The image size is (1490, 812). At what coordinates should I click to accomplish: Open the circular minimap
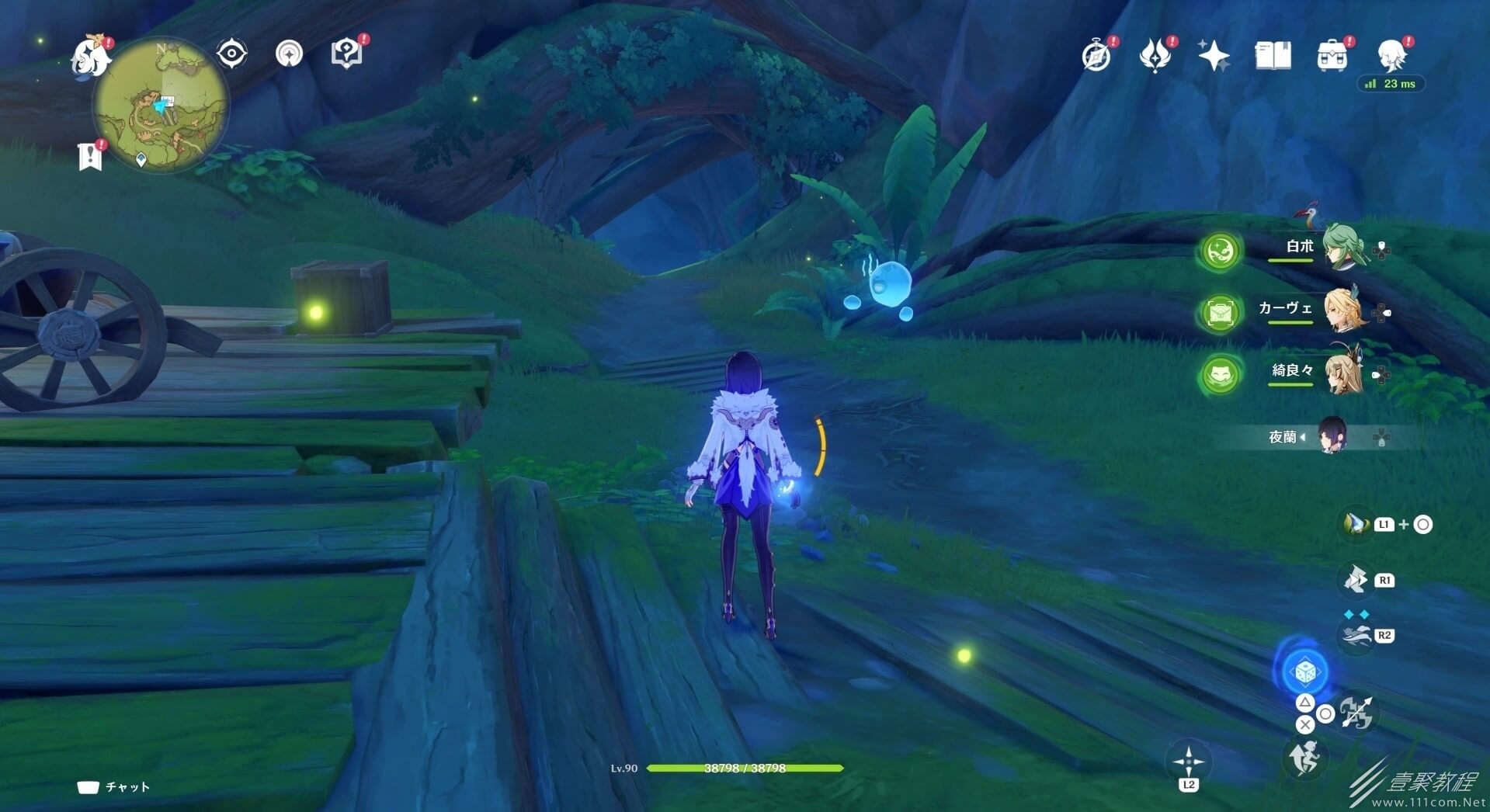[161, 105]
